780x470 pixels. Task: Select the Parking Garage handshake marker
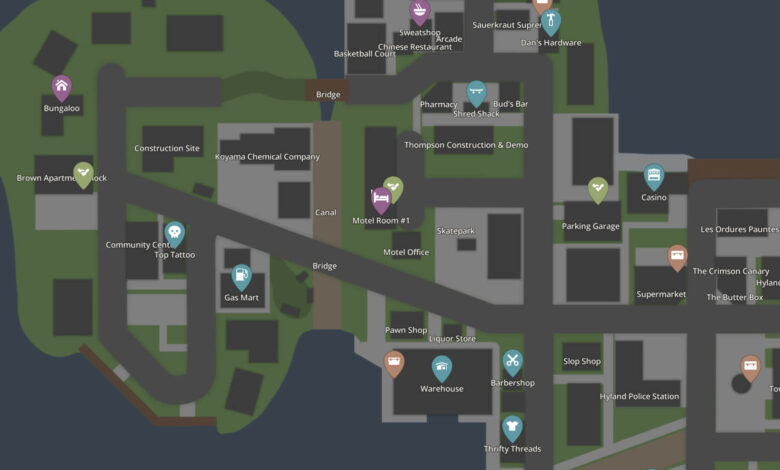[x=598, y=188]
